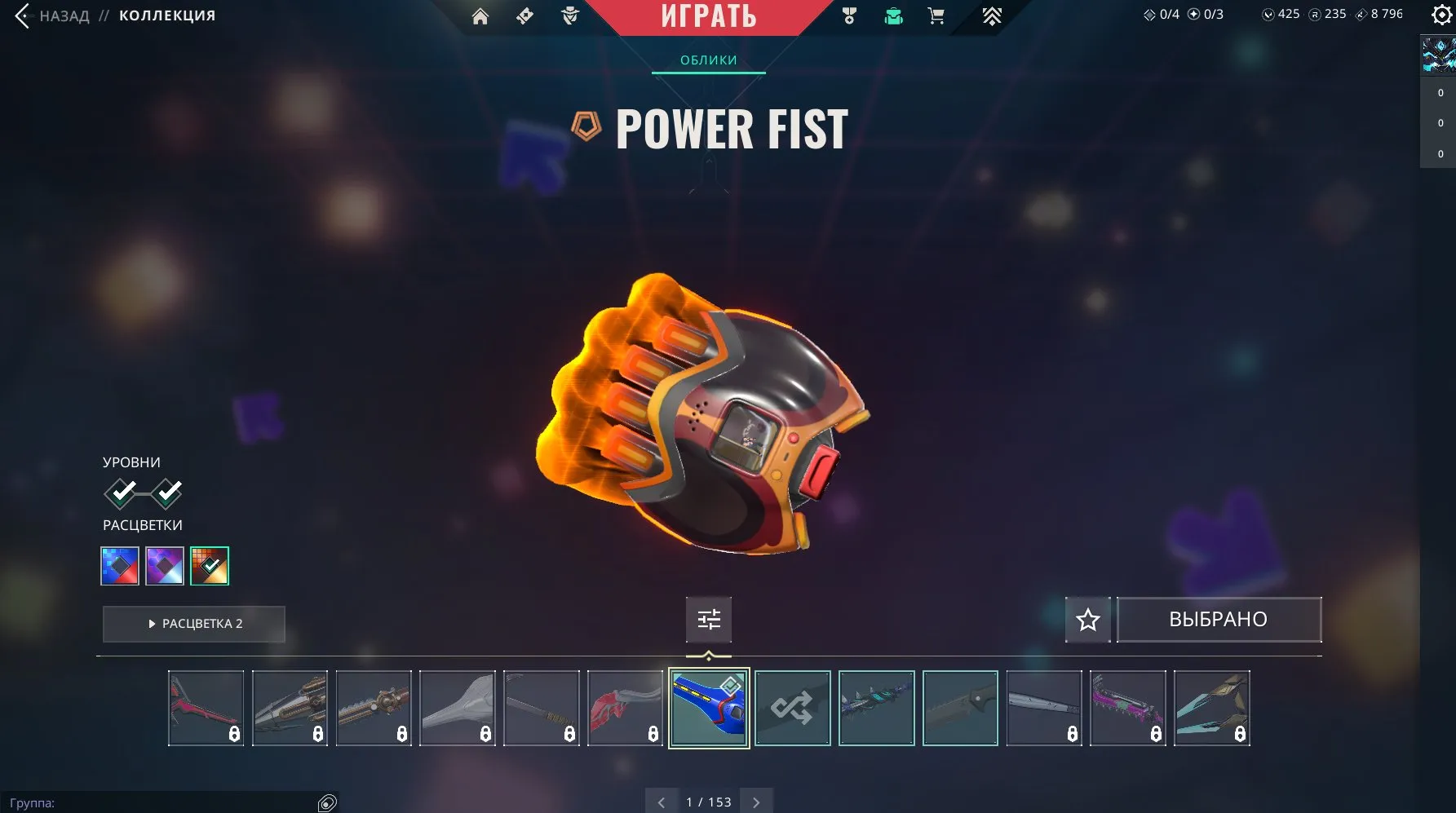Open the Premier tournament icon

click(x=992, y=15)
